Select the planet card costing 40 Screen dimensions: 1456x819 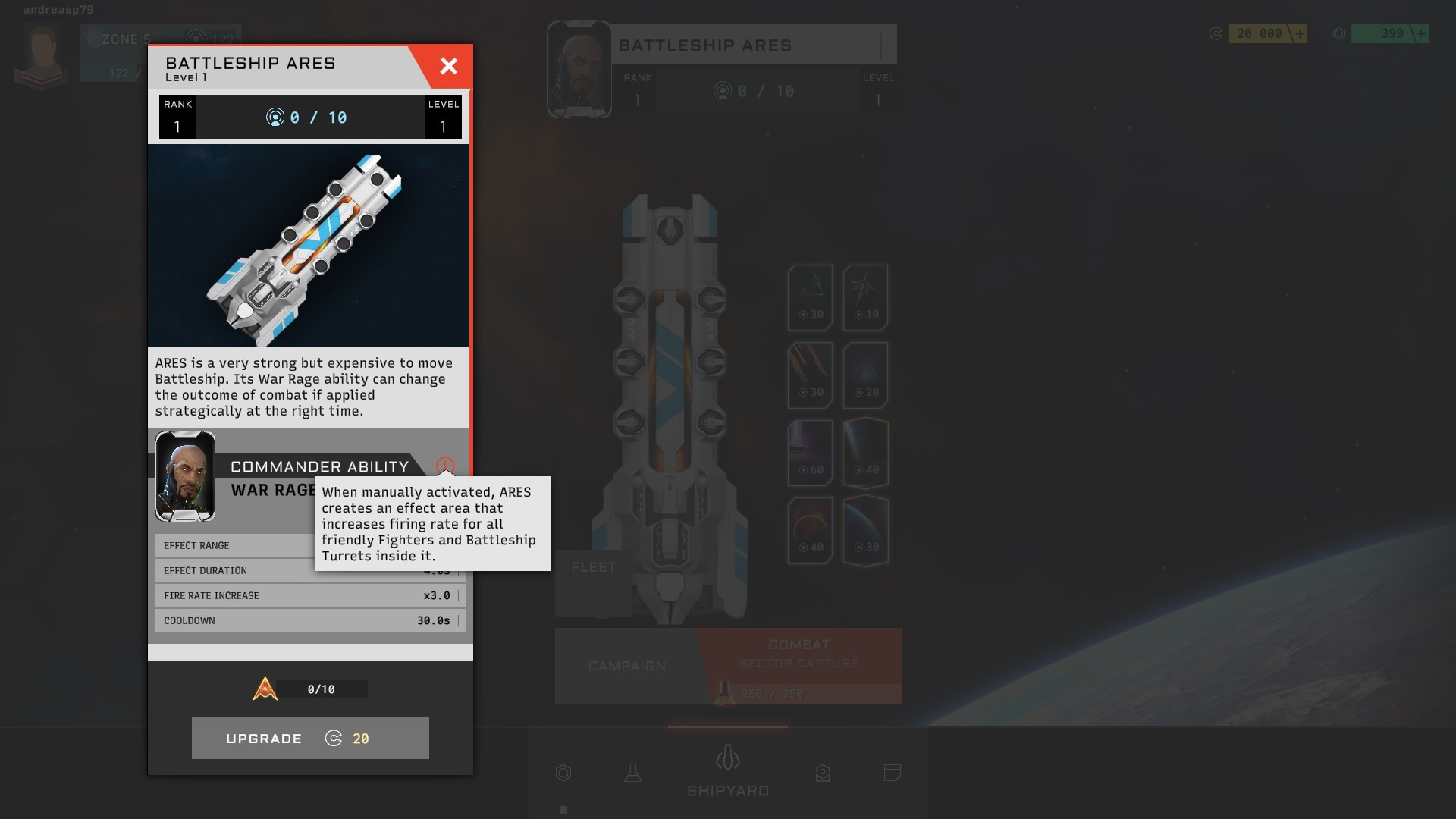tap(810, 530)
